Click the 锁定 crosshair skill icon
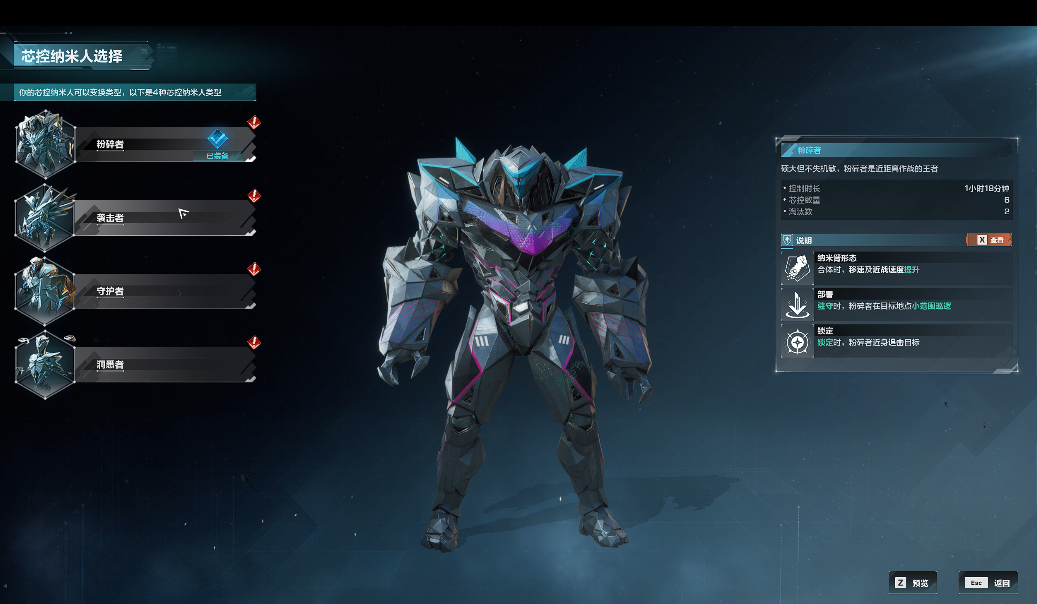 [x=798, y=342]
